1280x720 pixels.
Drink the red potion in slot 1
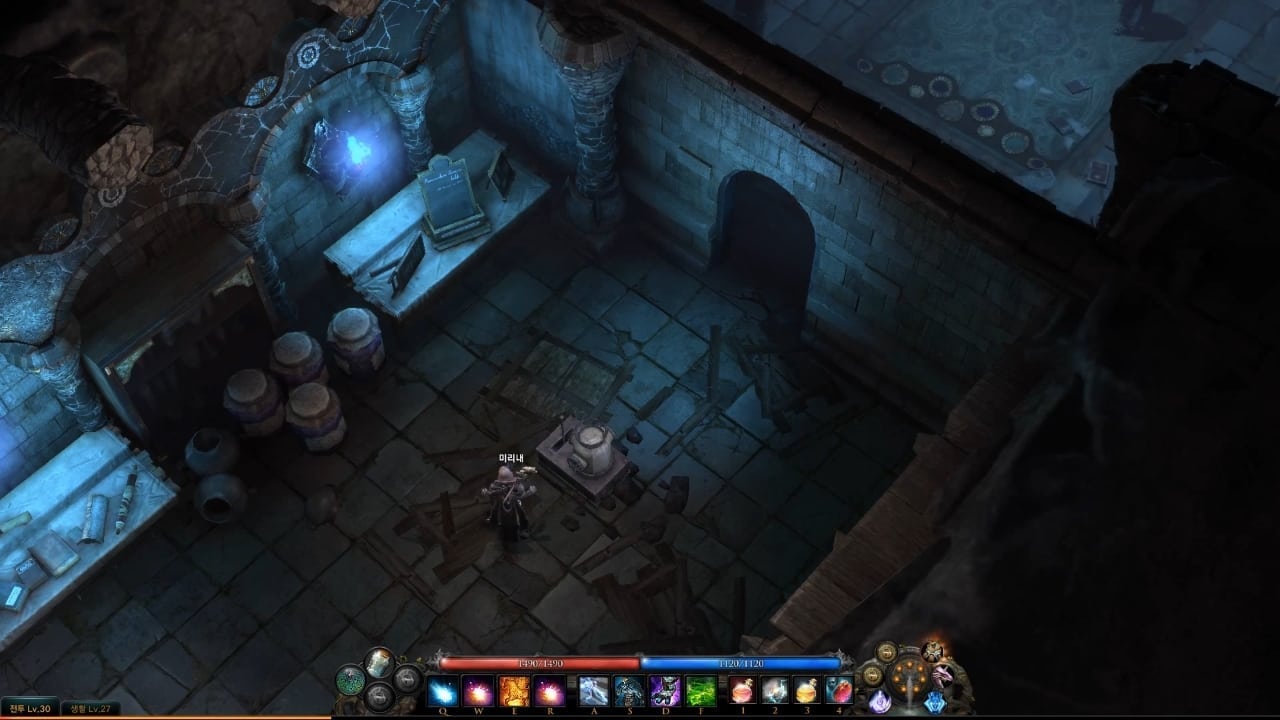coord(743,690)
